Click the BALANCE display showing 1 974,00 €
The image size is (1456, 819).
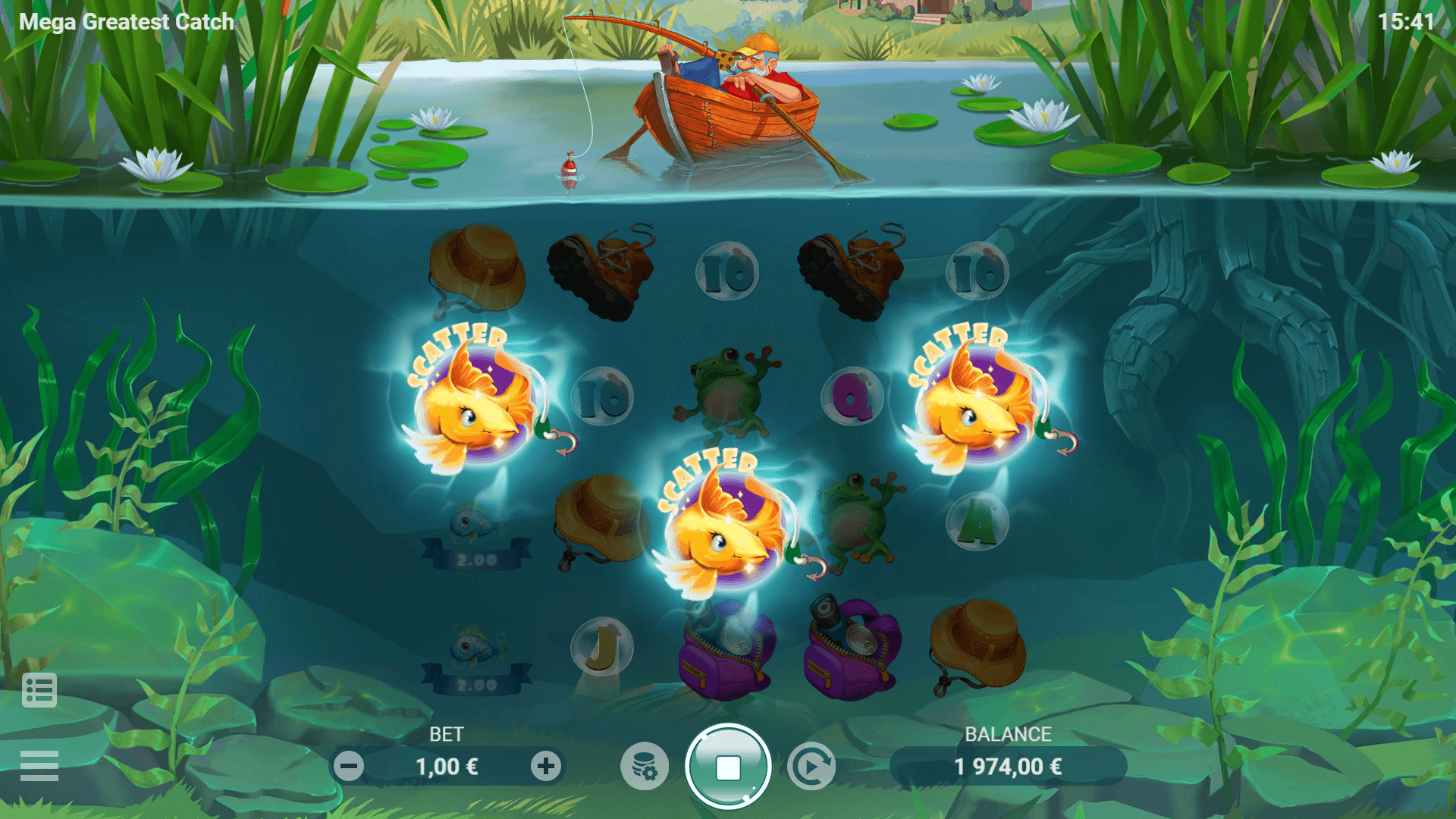pos(1009,765)
